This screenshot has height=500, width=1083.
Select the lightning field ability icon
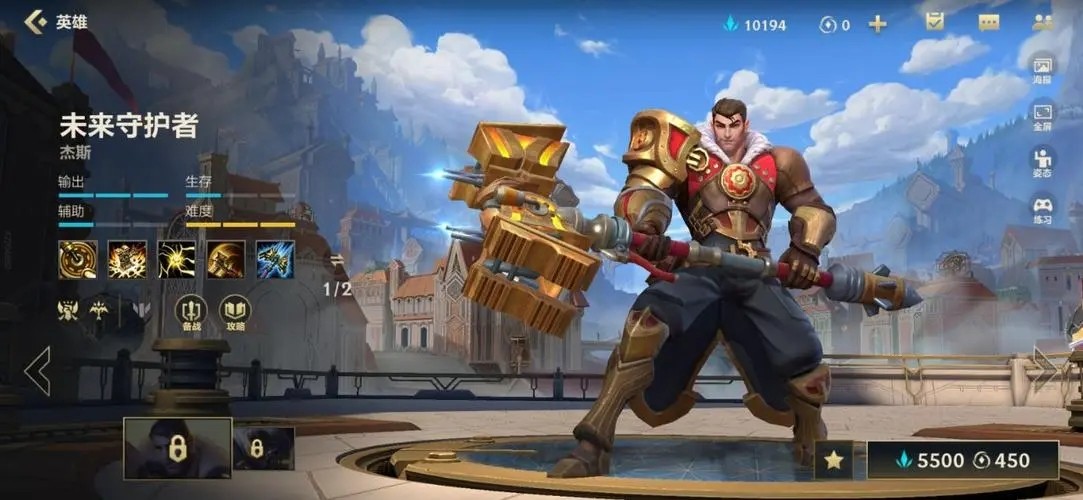pyautogui.click(x=176, y=260)
